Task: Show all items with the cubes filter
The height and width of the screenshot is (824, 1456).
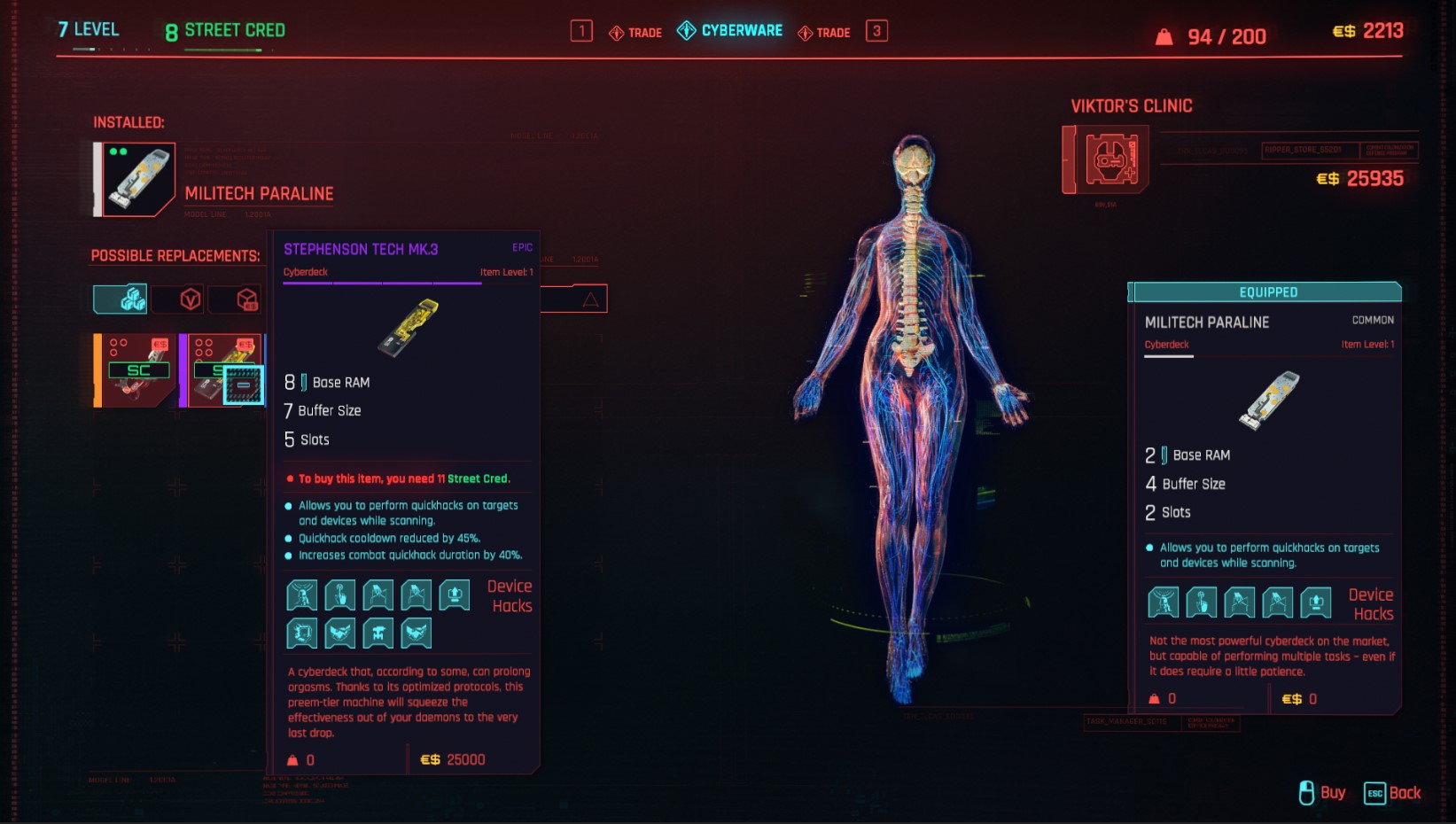Action: (121, 299)
